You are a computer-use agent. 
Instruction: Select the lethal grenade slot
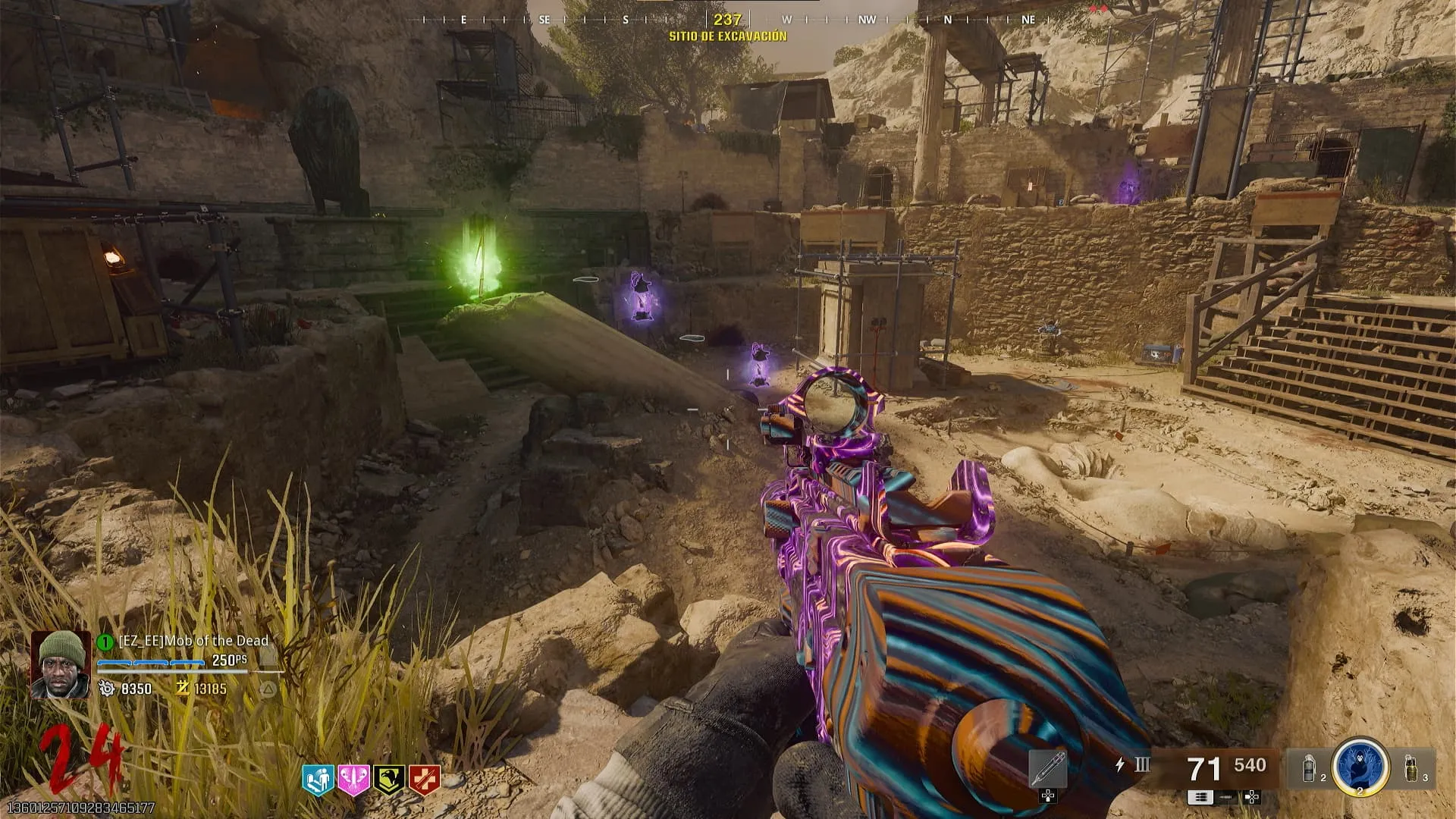coord(1410,768)
